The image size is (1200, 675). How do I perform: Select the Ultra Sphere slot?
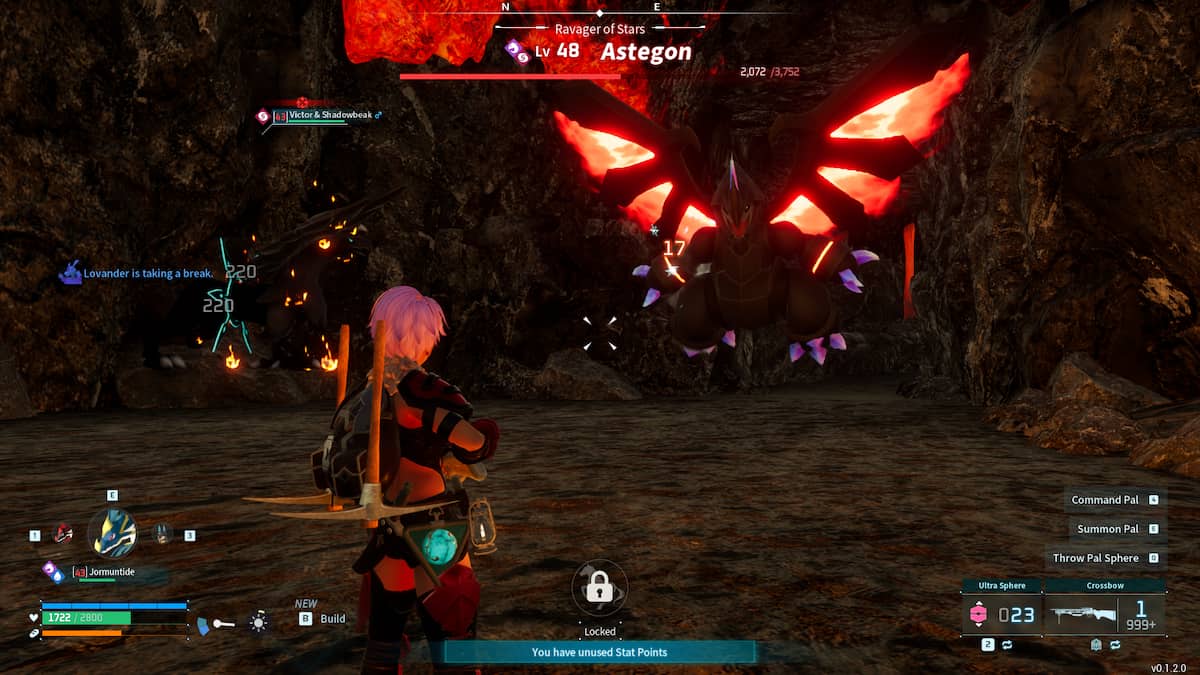pos(1000,613)
